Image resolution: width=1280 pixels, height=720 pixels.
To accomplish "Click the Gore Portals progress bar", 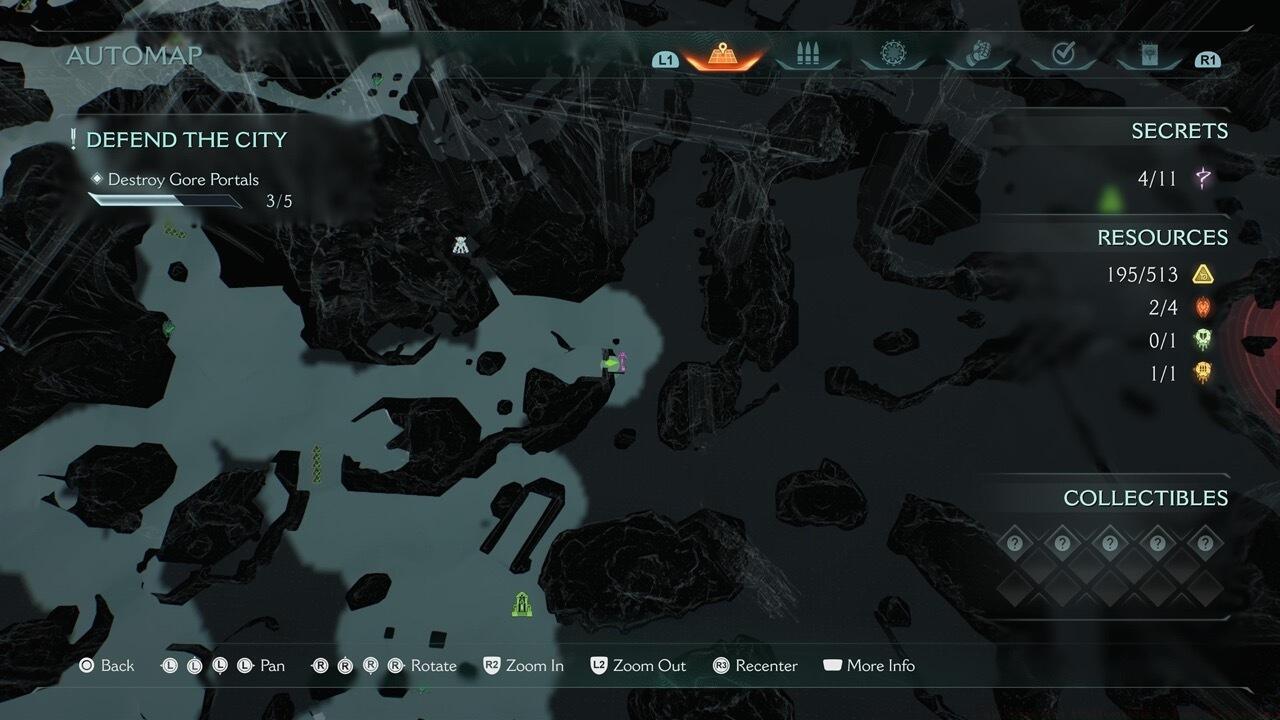I will click(x=163, y=199).
